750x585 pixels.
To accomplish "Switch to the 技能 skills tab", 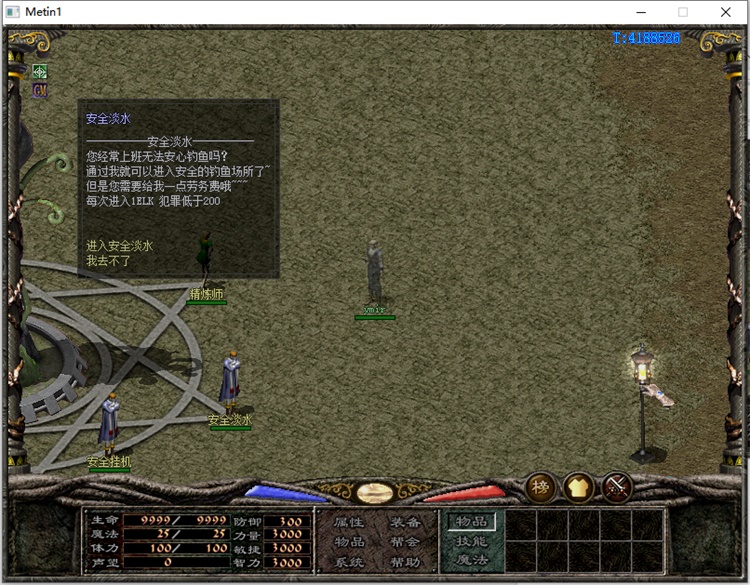I will click(x=471, y=541).
